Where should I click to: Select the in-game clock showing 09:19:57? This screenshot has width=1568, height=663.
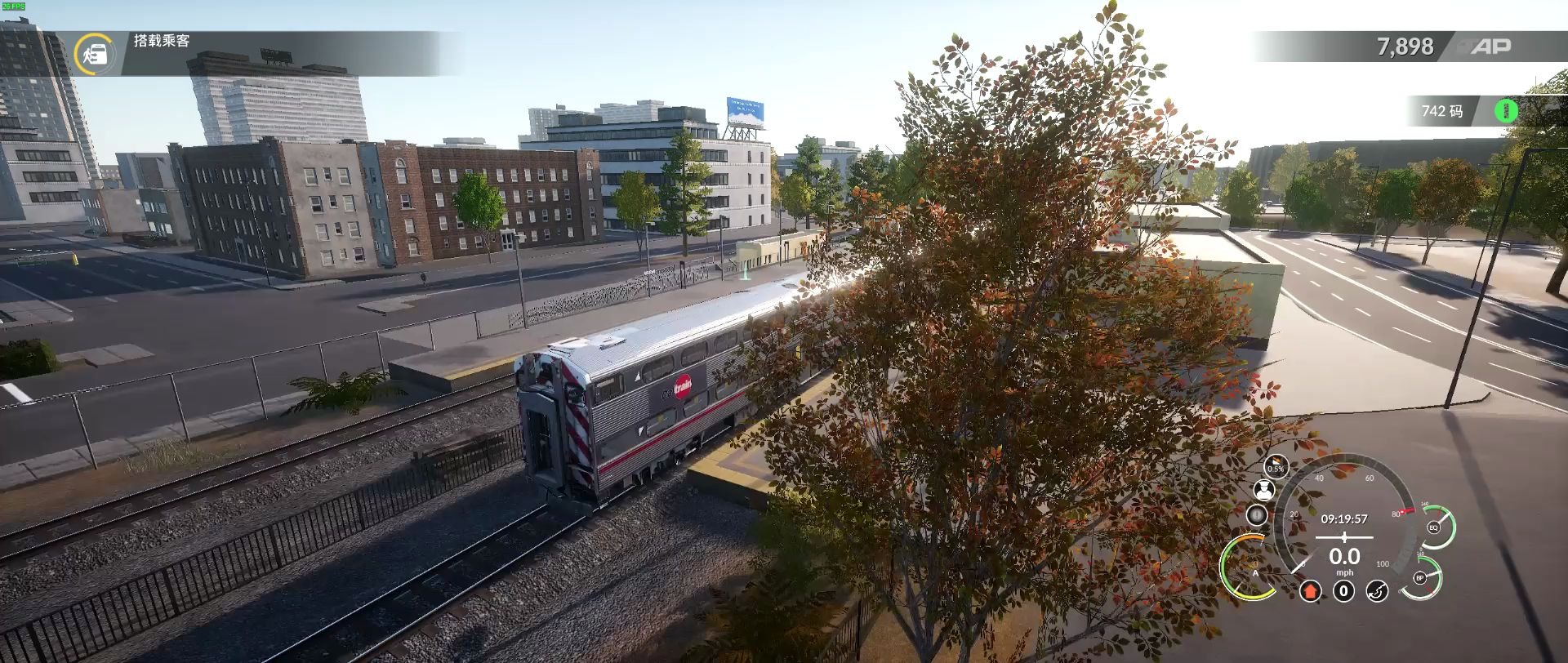(x=1344, y=518)
